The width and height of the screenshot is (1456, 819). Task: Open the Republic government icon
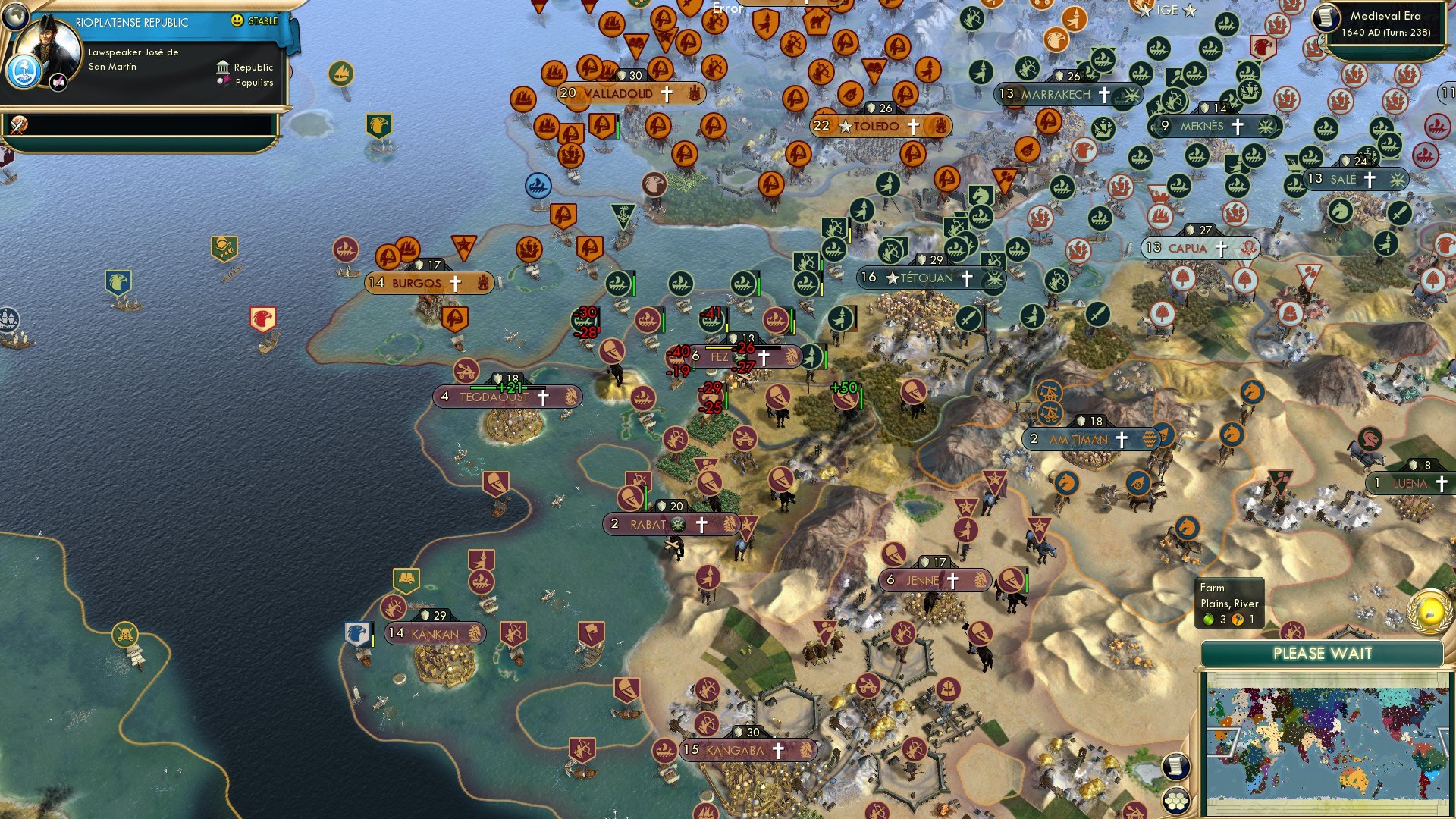click(x=224, y=67)
